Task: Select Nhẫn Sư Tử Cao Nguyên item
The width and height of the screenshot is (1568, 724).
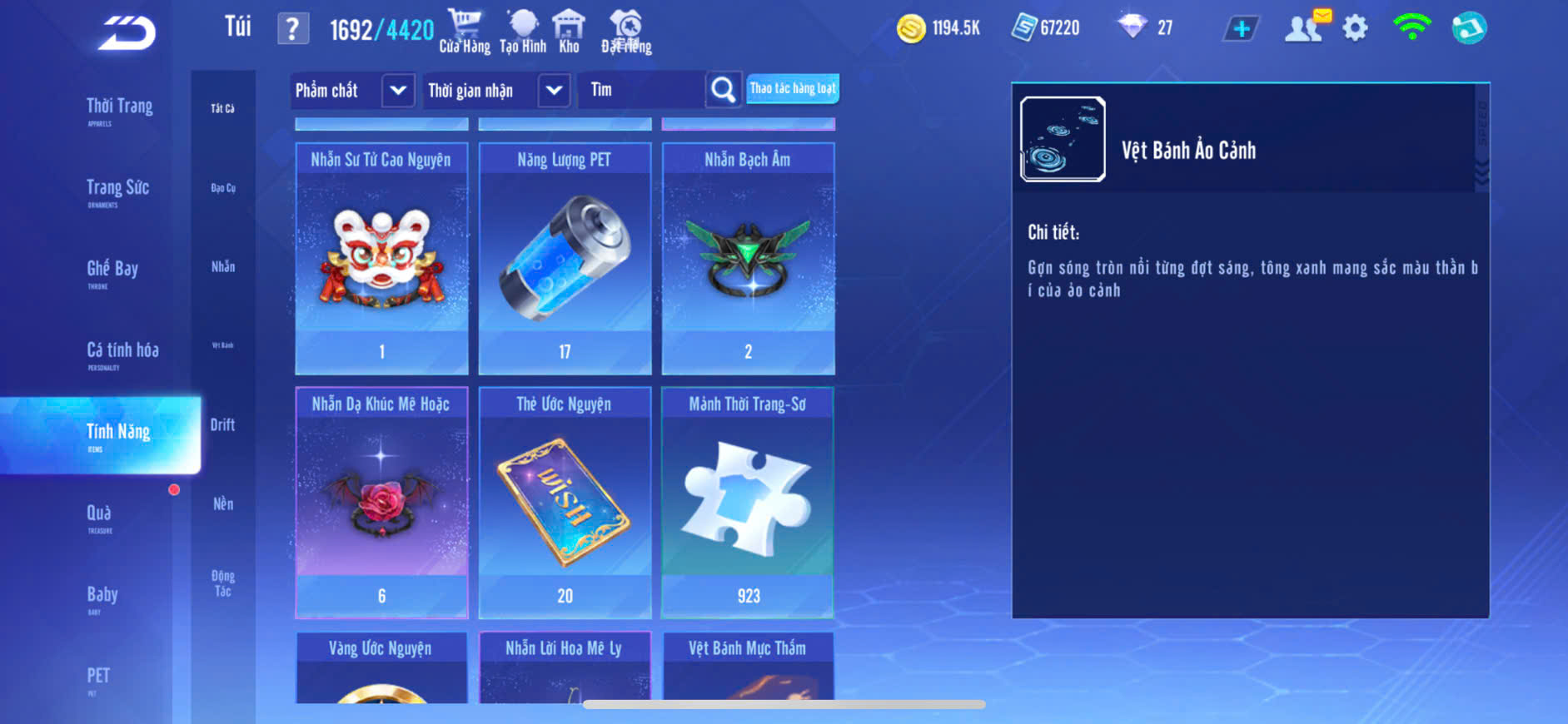Action: (x=381, y=258)
